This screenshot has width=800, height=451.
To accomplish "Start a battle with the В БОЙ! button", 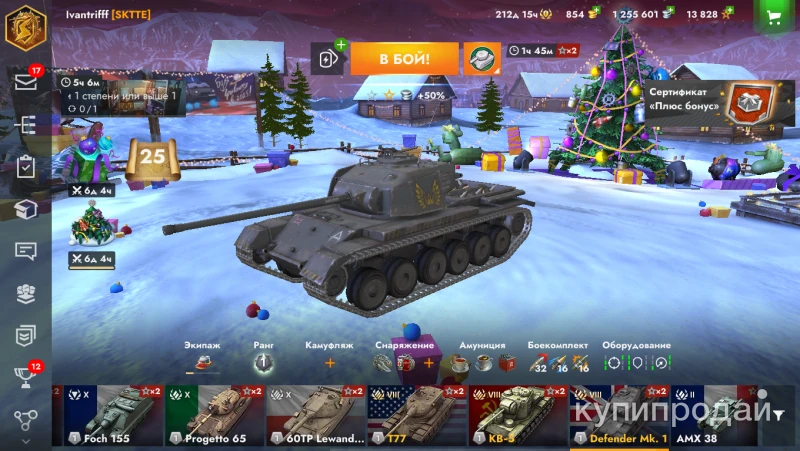I will tap(404, 58).
